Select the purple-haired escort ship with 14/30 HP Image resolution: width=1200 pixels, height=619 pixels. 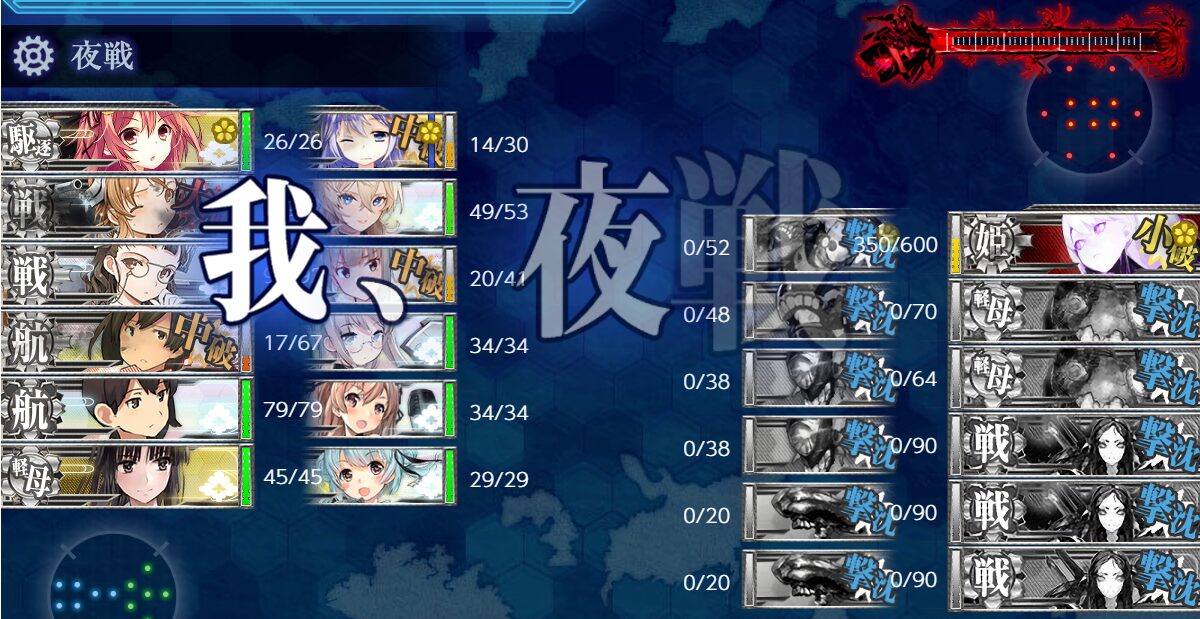coord(380,143)
